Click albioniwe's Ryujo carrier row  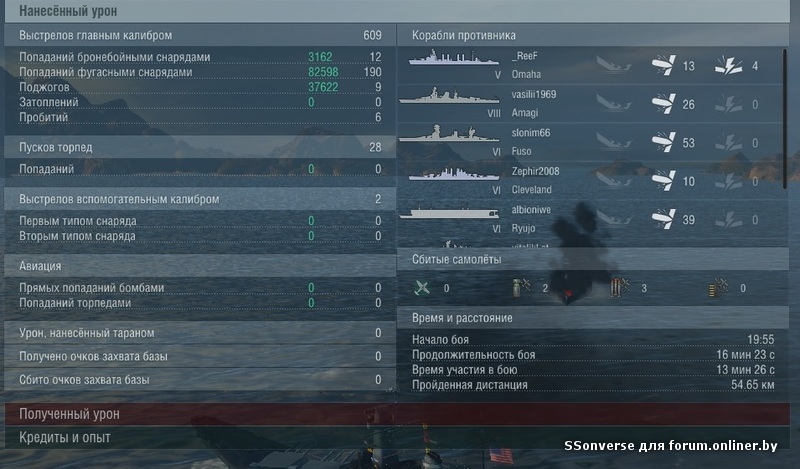point(590,218)
